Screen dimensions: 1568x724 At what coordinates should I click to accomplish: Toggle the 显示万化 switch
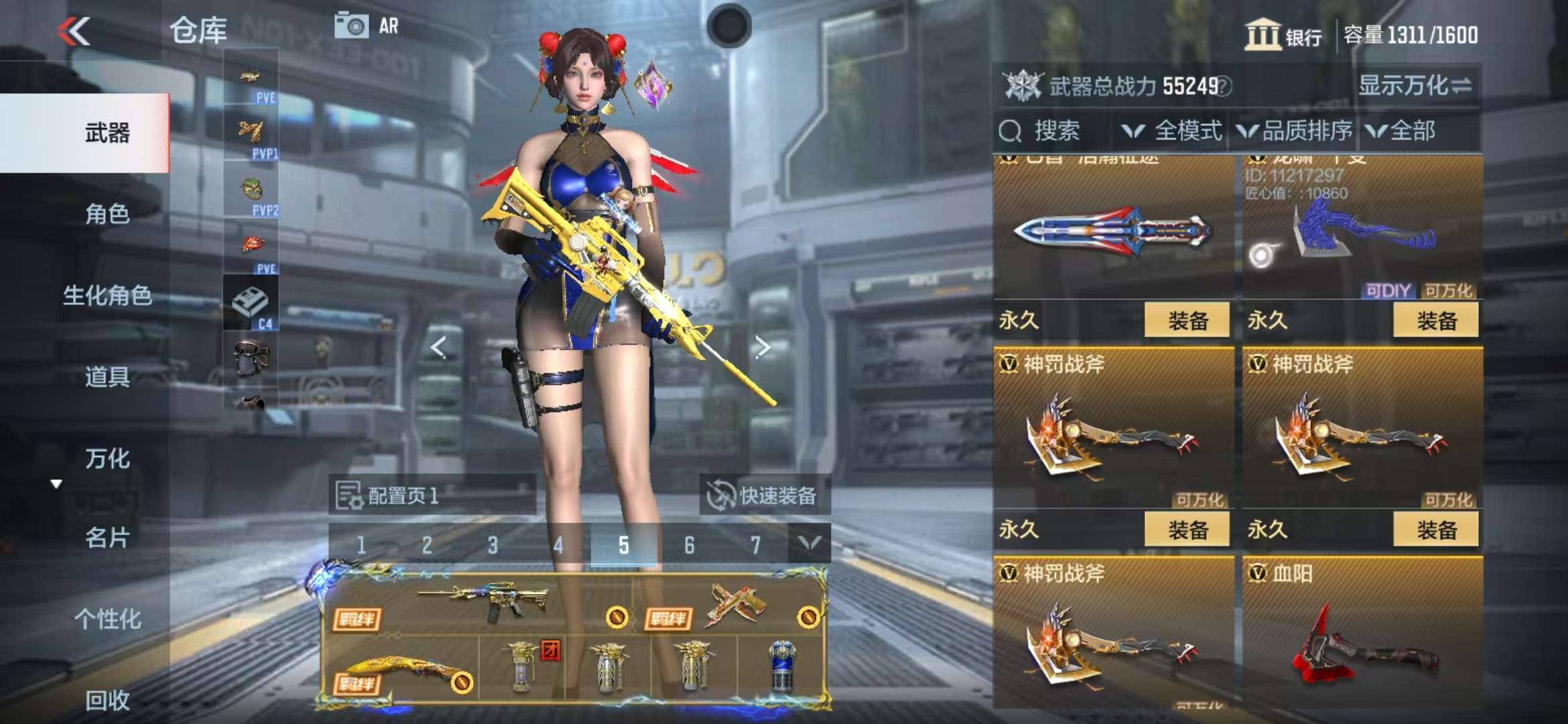pyautogui.click(x=1415, y=86)
